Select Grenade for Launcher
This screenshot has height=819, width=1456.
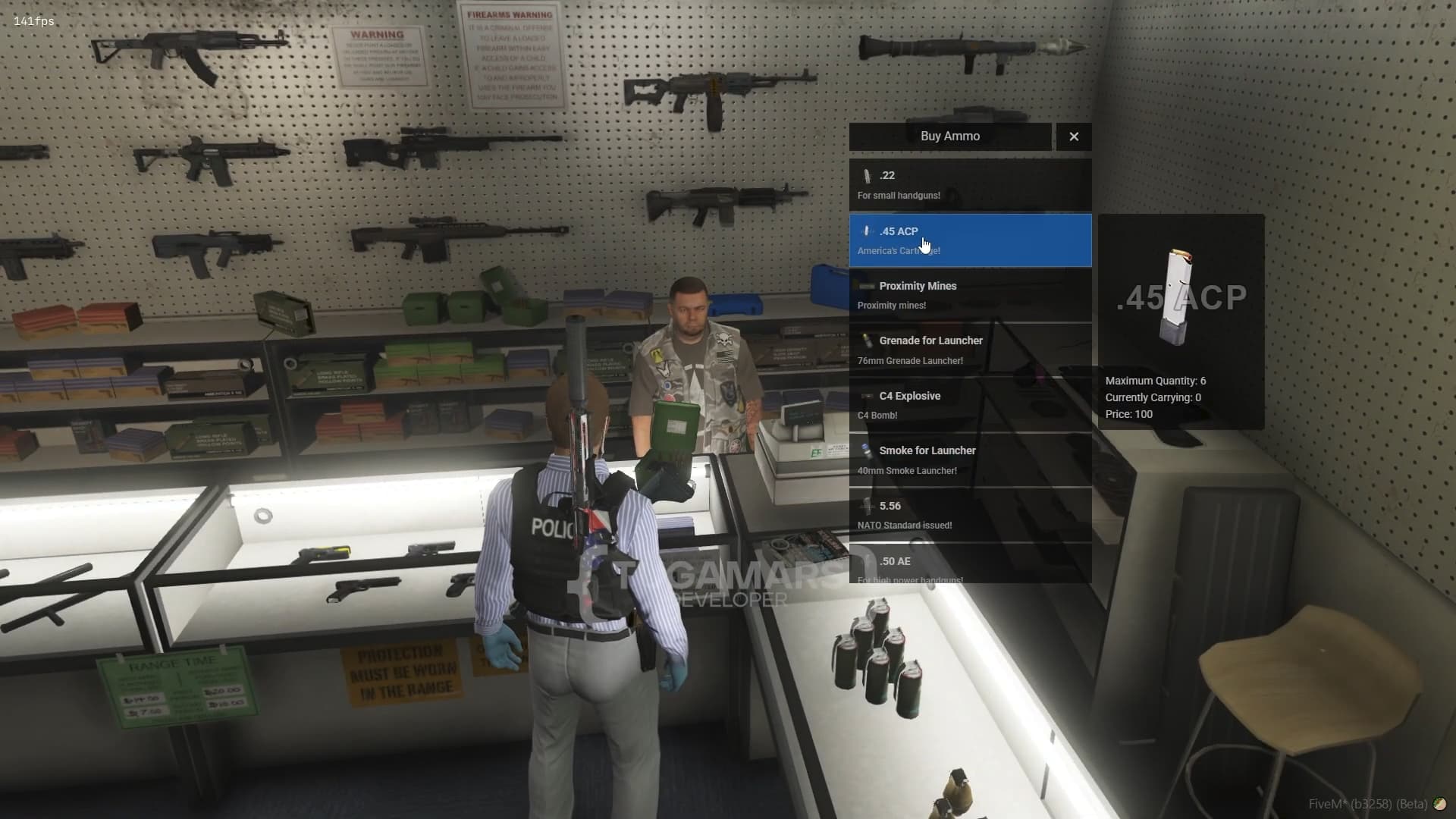(x=970, y=350)
